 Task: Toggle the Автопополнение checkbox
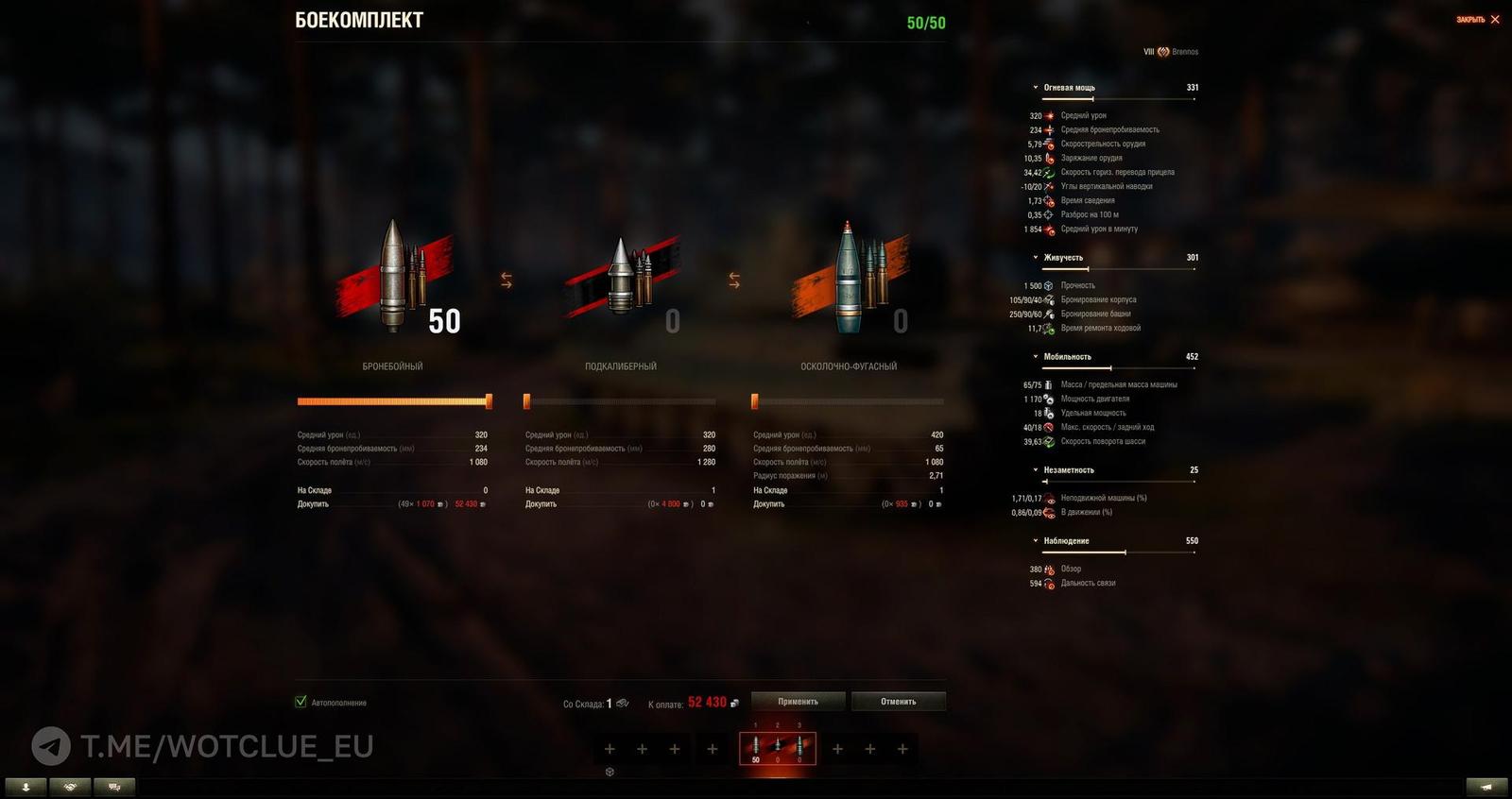coord(302,702)
